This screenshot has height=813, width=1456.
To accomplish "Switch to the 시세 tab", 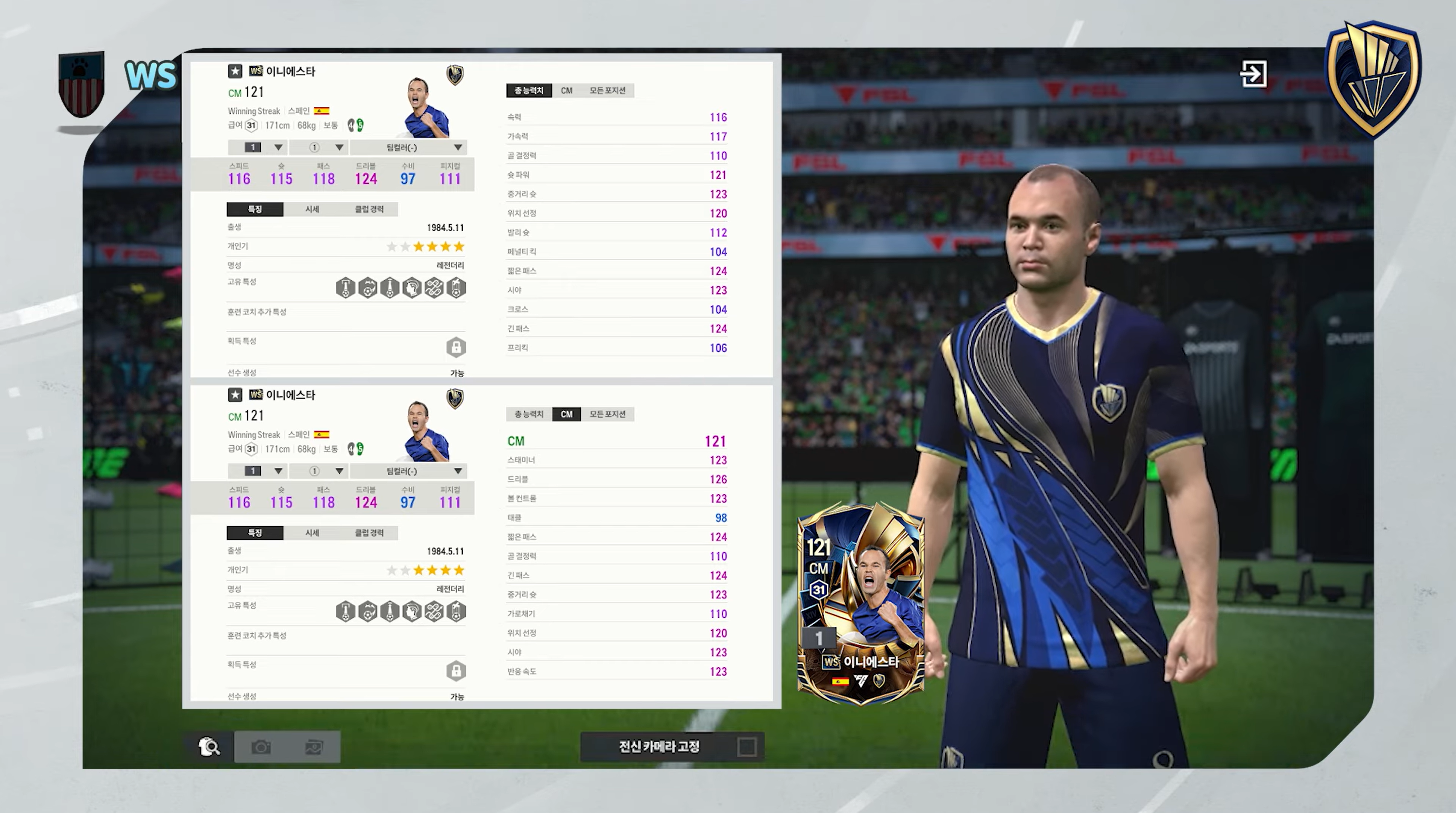I will [312, 208].
